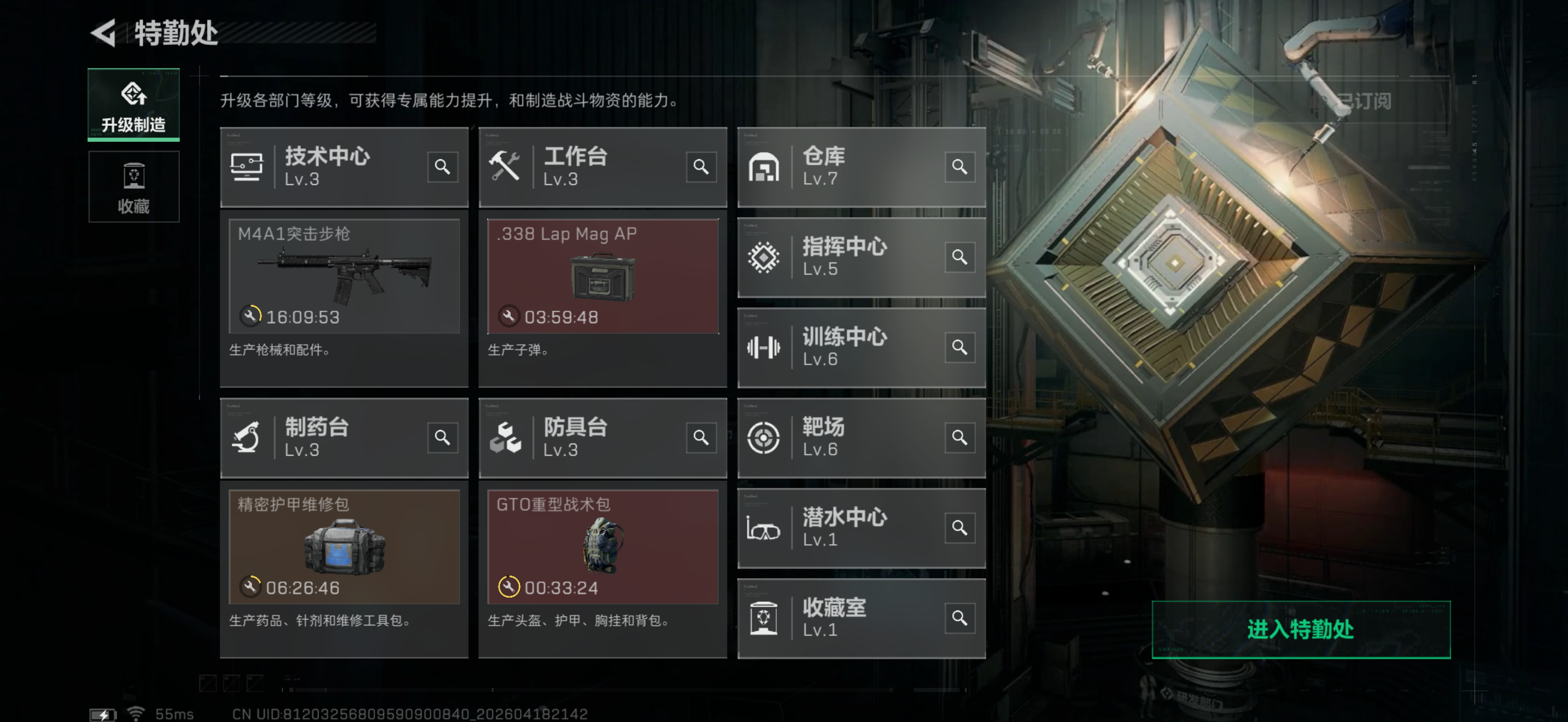The width and height of the screenshot is (1568, 722).
Task: Select the 升级制造 sidebar tab
Action: [134, 104]
